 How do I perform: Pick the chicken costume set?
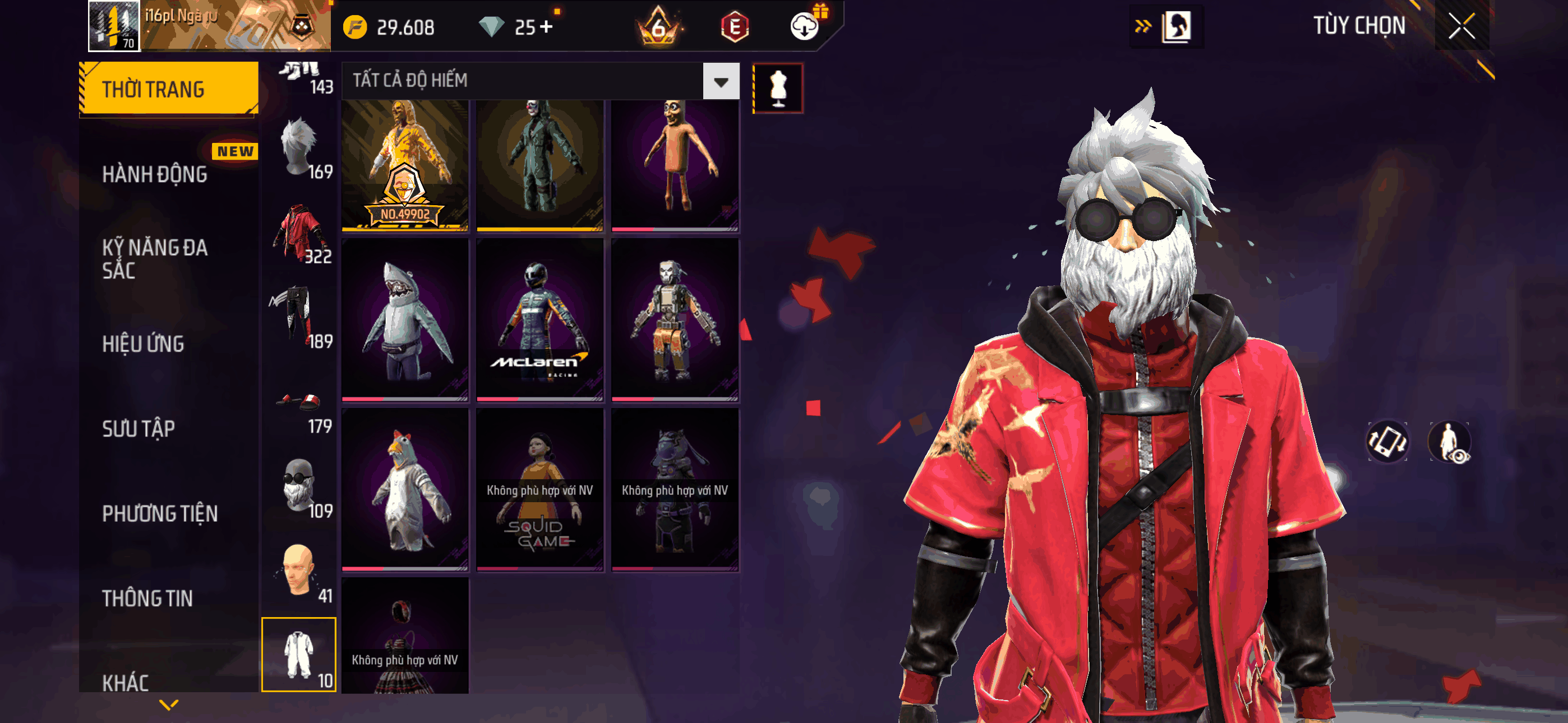point(405,490)
